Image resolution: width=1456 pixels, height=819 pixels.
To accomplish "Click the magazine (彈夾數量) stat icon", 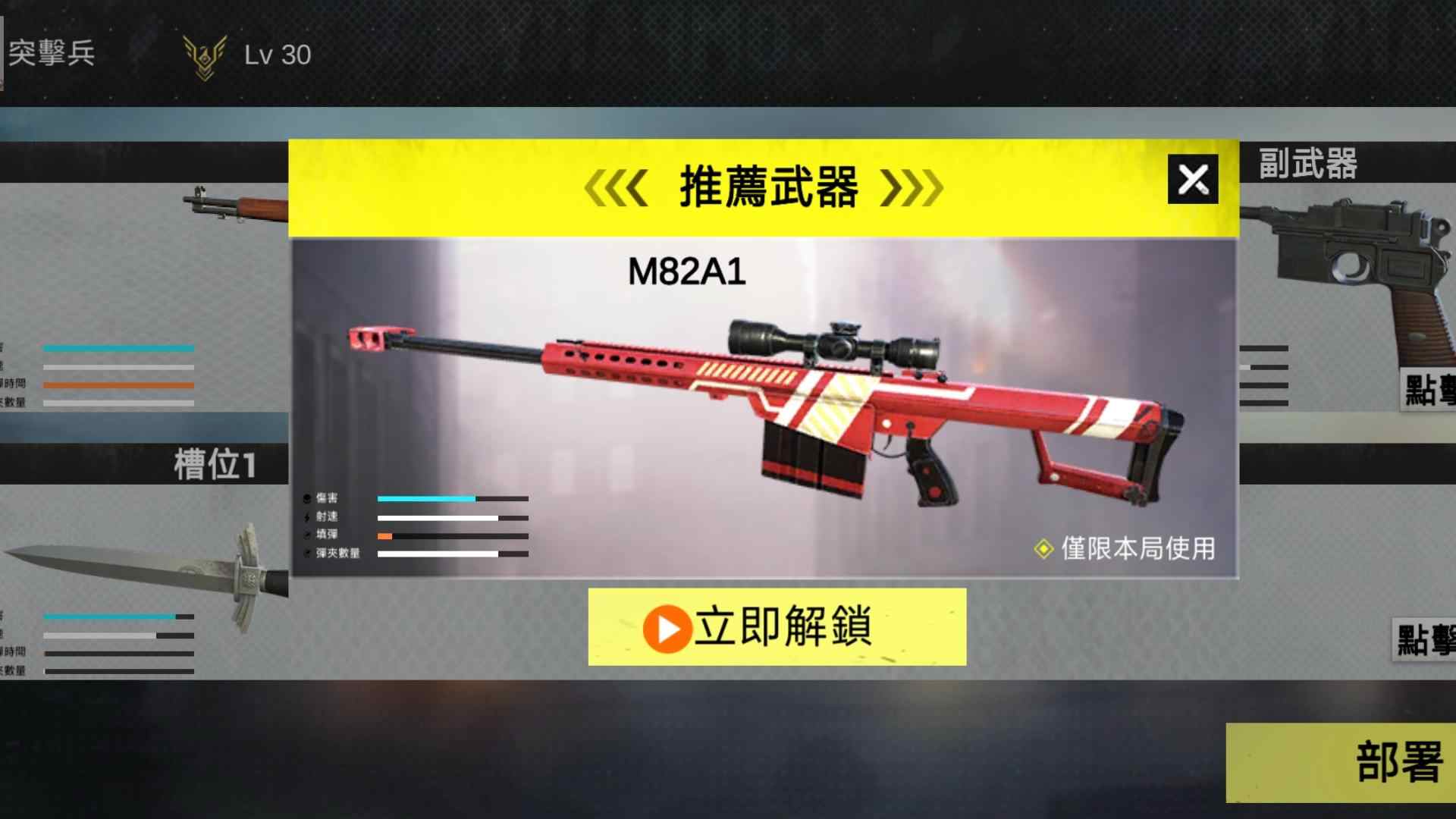I will [306, 554].
